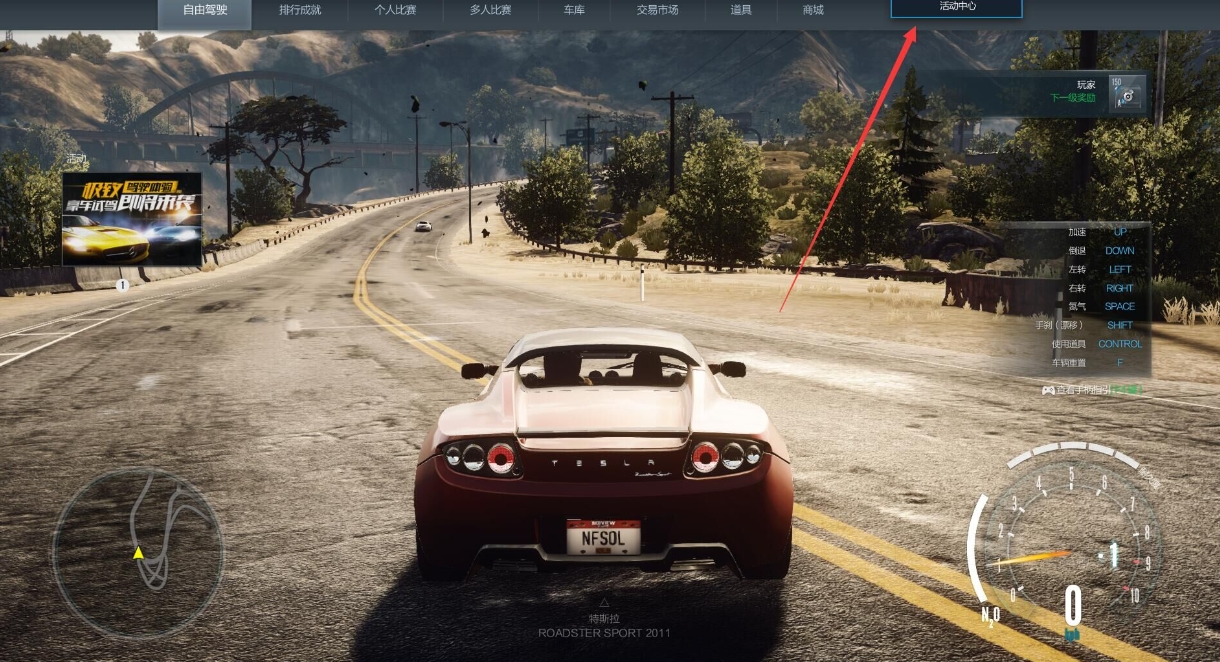Go to the 多人比赛 multiplayer race tab
The height and width of the screenshot is (662, 1220).
click(x=490, y=10)
